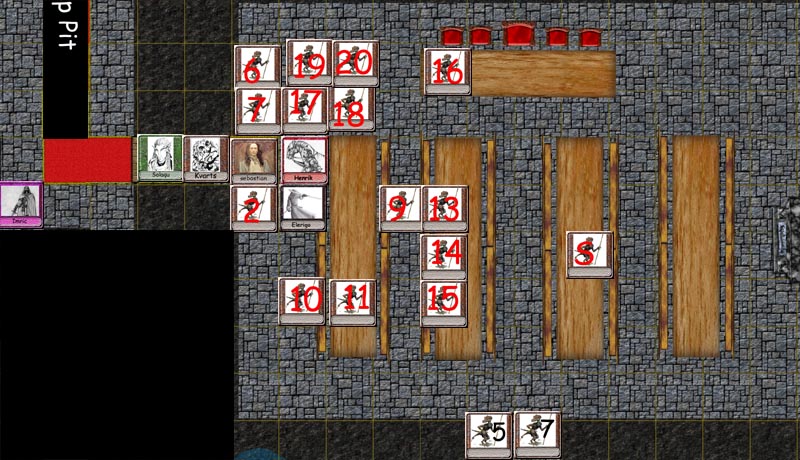Choose enemy token numbered 19
This screenshot has height=460, width=800.
pos(309,63)
